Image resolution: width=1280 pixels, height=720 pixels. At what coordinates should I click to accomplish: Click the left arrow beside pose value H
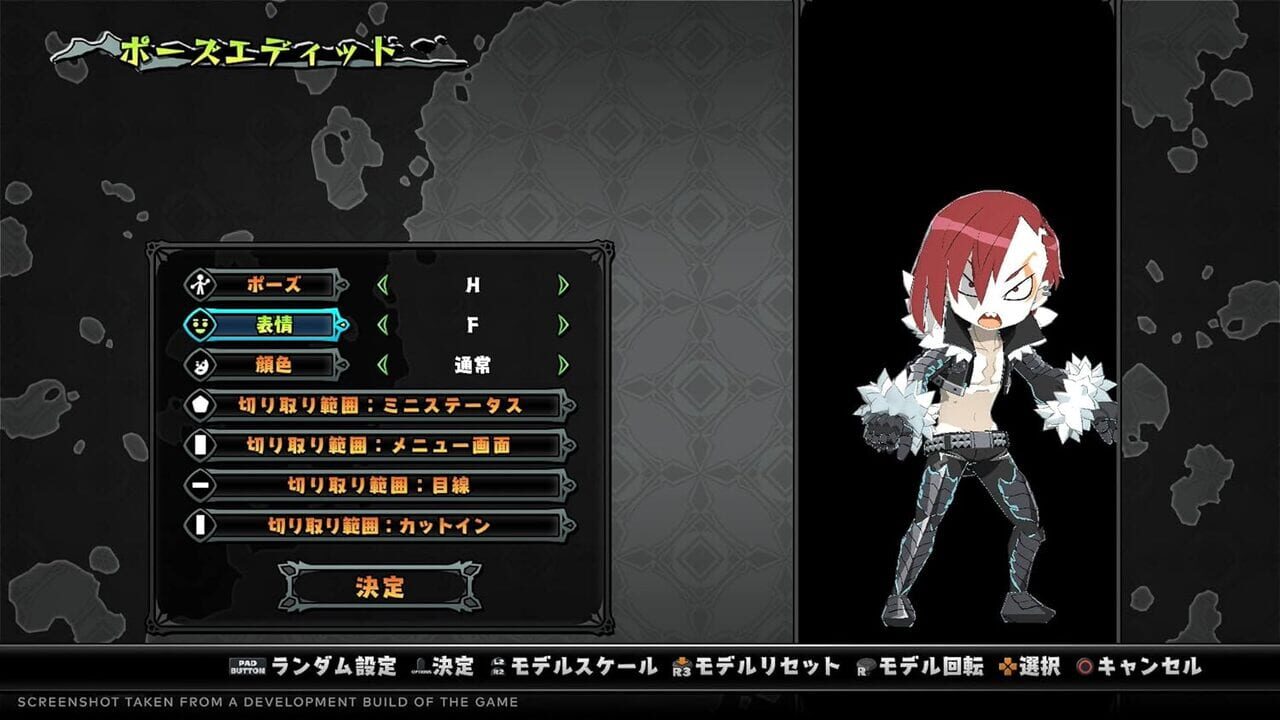384,285
